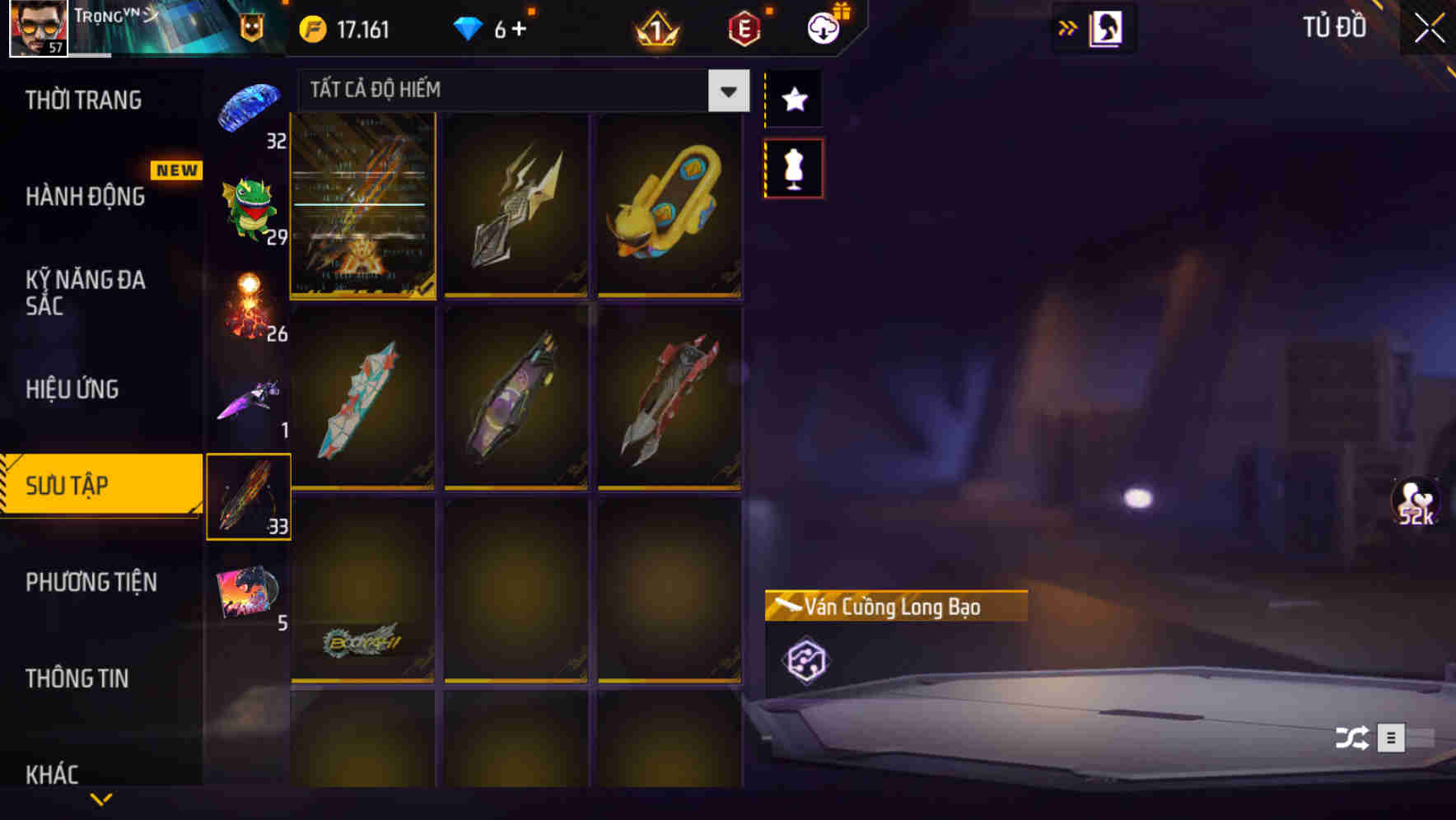Click the shuffle icon near the display platform
Viewport: 1456px width, 820px height.
point(1349,738)
